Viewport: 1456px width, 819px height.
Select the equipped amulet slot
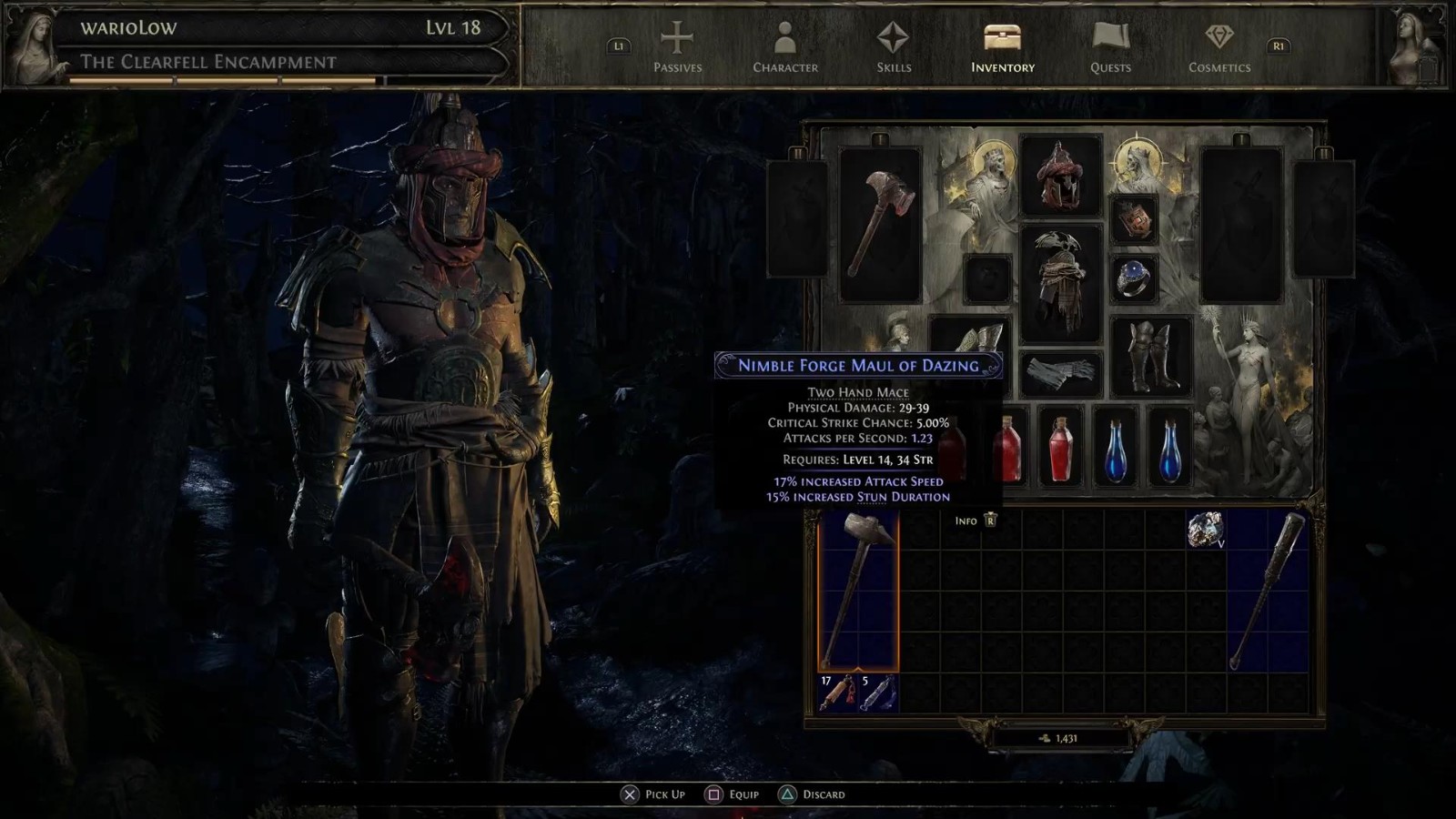click(x=1134, y=219)
